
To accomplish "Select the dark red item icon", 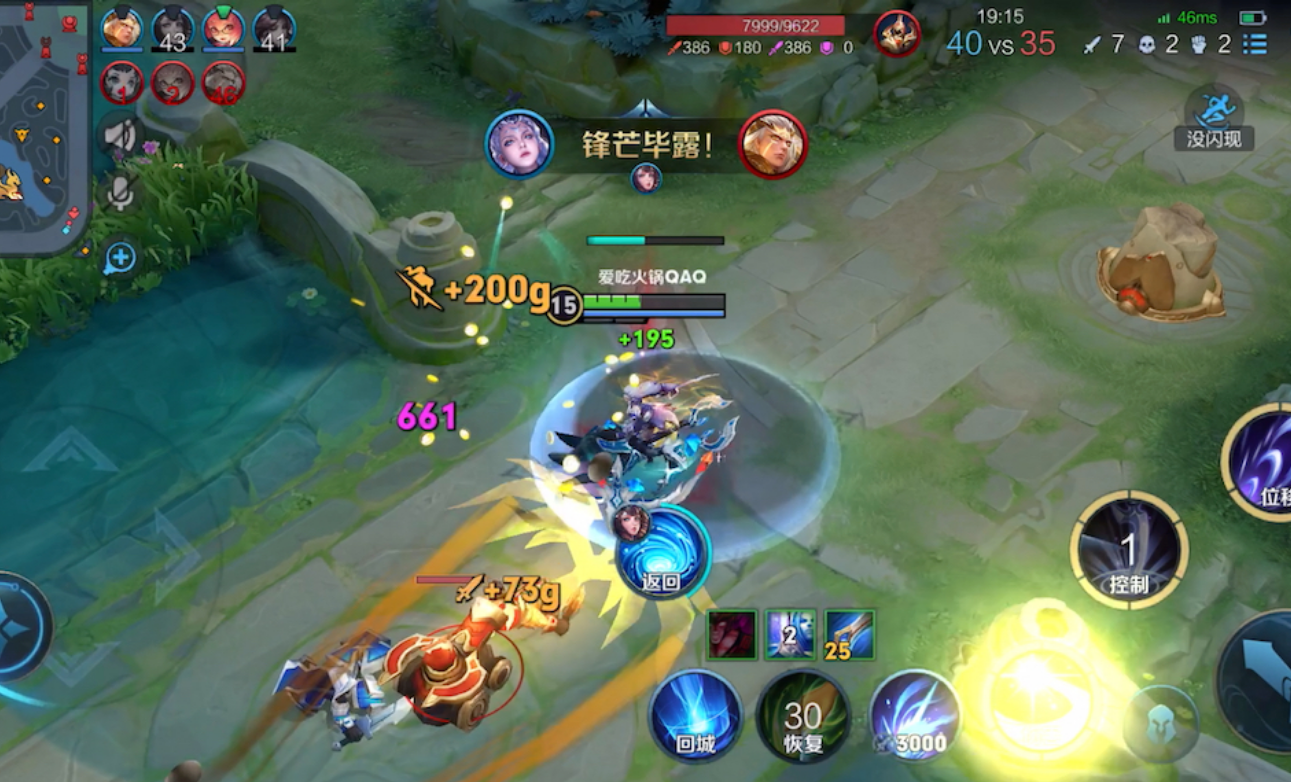I will point(732,634).
